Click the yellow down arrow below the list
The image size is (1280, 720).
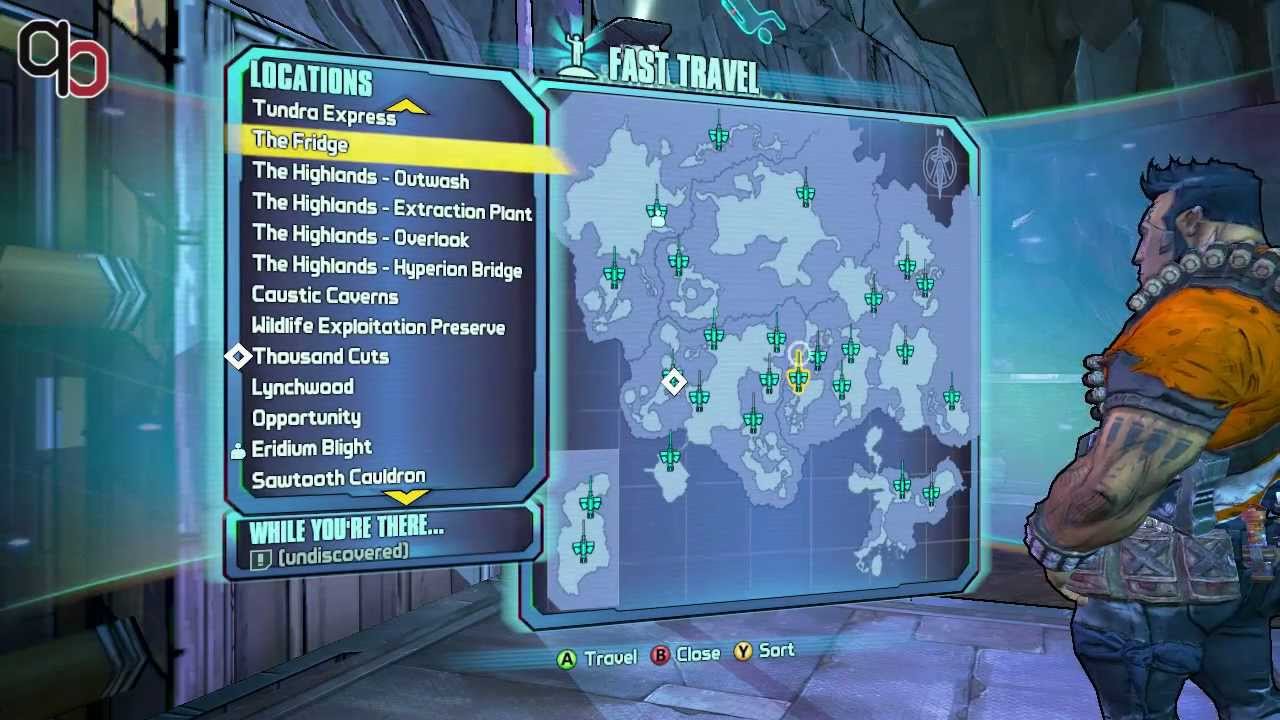(x=406, y=496)
